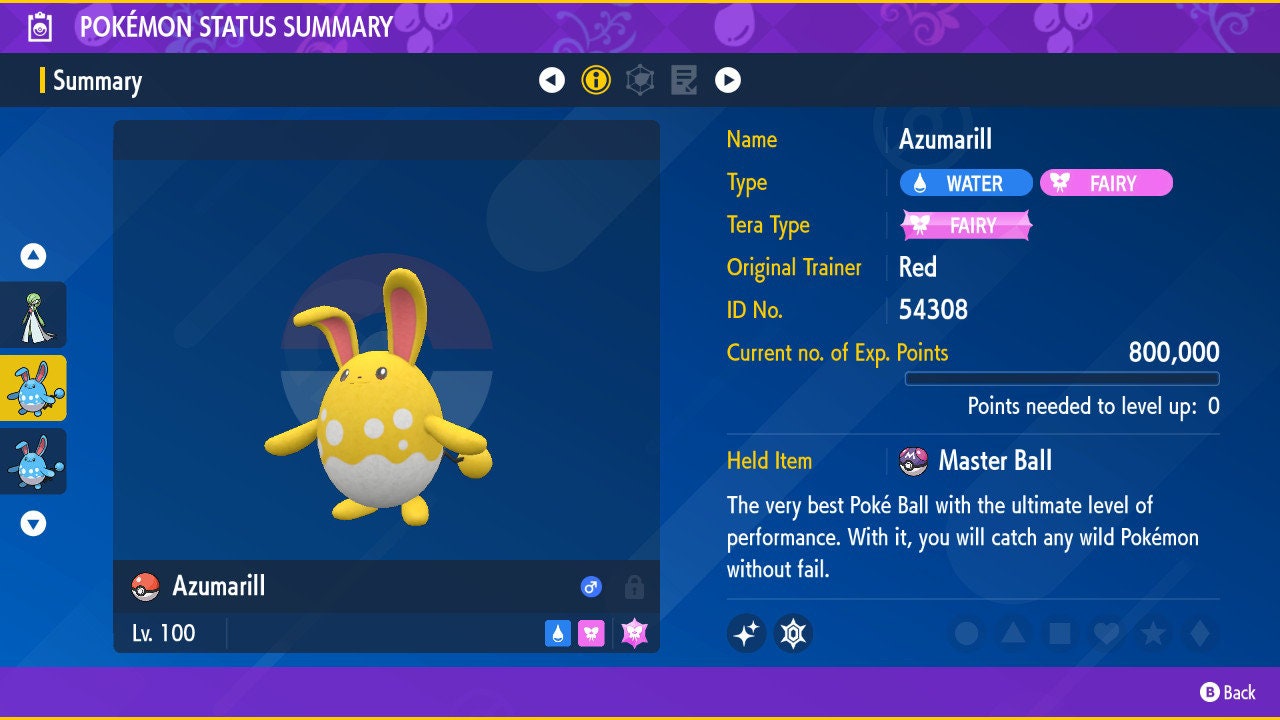The image size is (1280, 720).
Task: Open the shiny sparkle indicator icon
Action: click(747, 634)
